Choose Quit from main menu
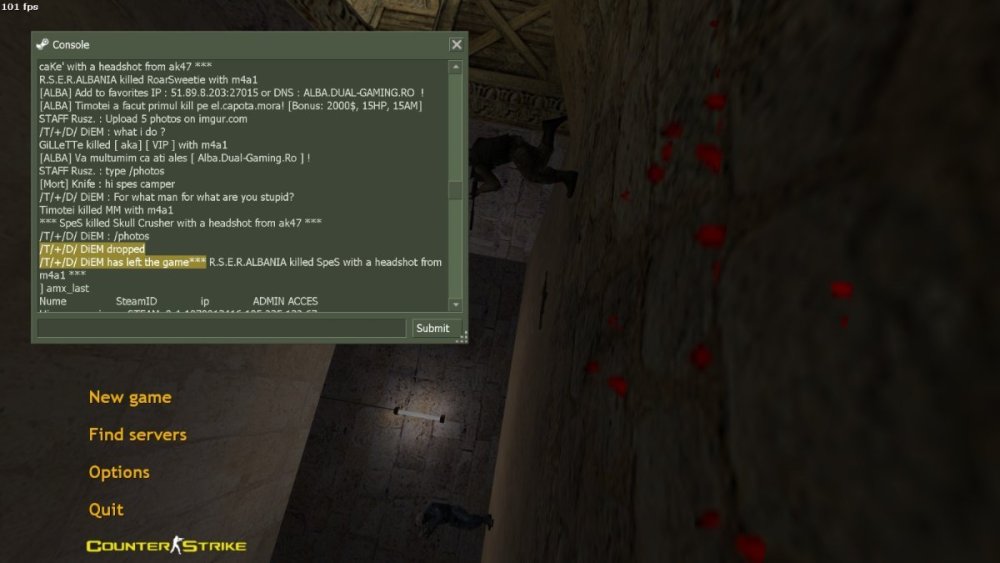 click(x=106, y=509)
